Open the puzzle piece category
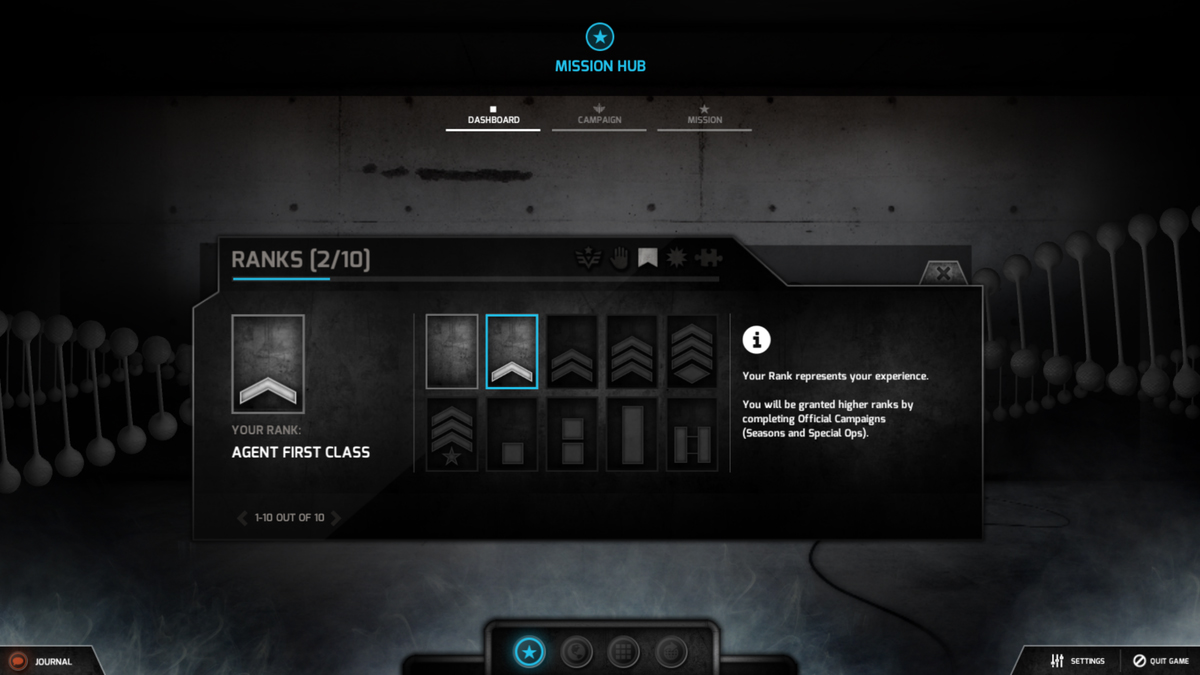Viewport: 1200px width, 675px height. (x=708, y=259)
